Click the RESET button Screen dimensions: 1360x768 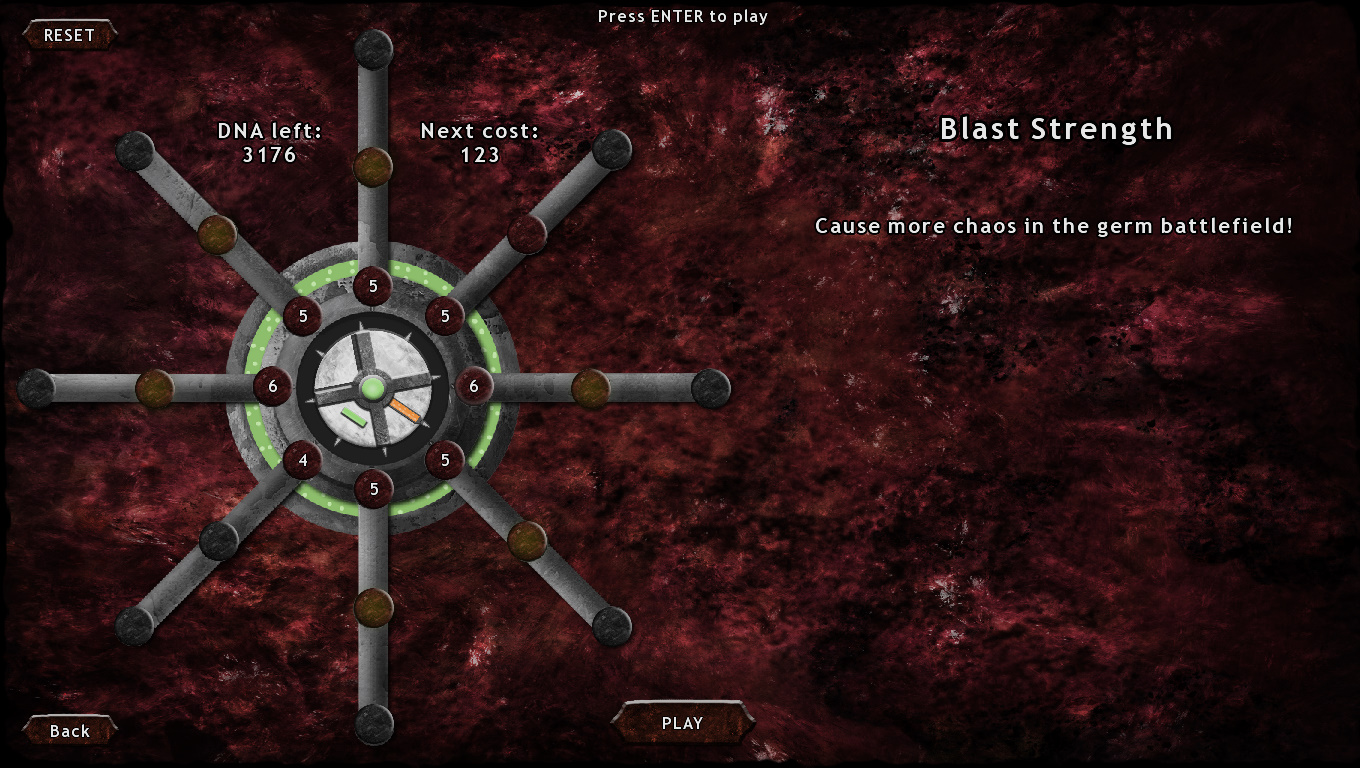click(x=69, y=35)
